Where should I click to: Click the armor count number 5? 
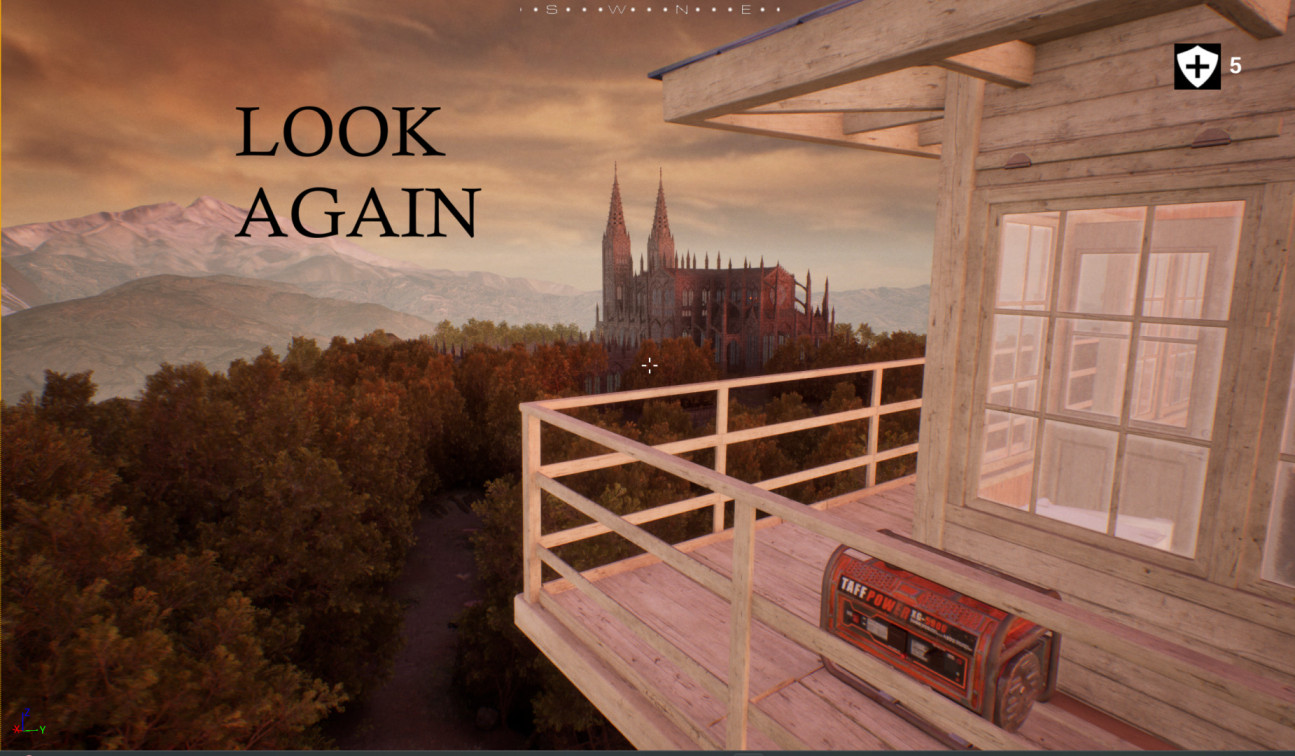(1234, 66)
